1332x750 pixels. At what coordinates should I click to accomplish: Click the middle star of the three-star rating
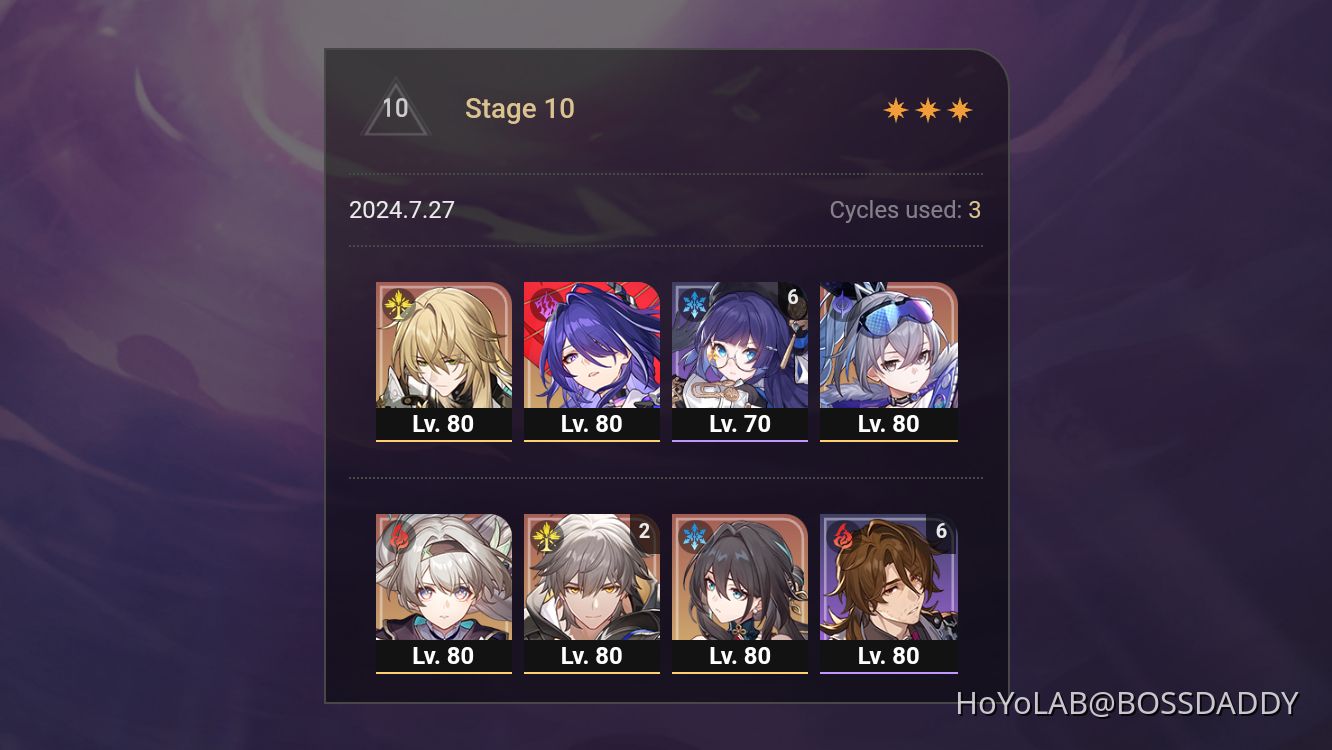point(929,108)
